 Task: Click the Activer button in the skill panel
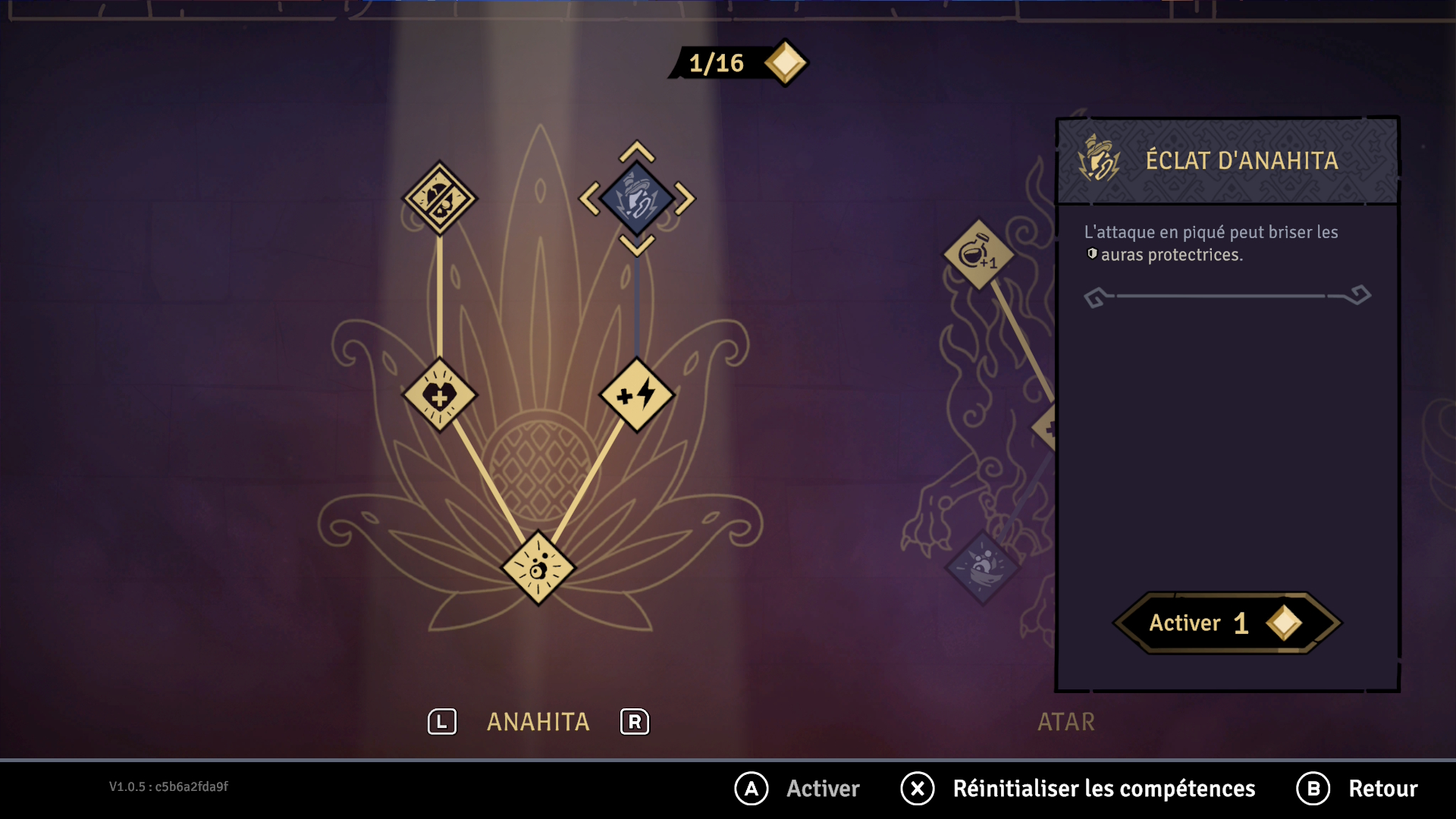1225,623
